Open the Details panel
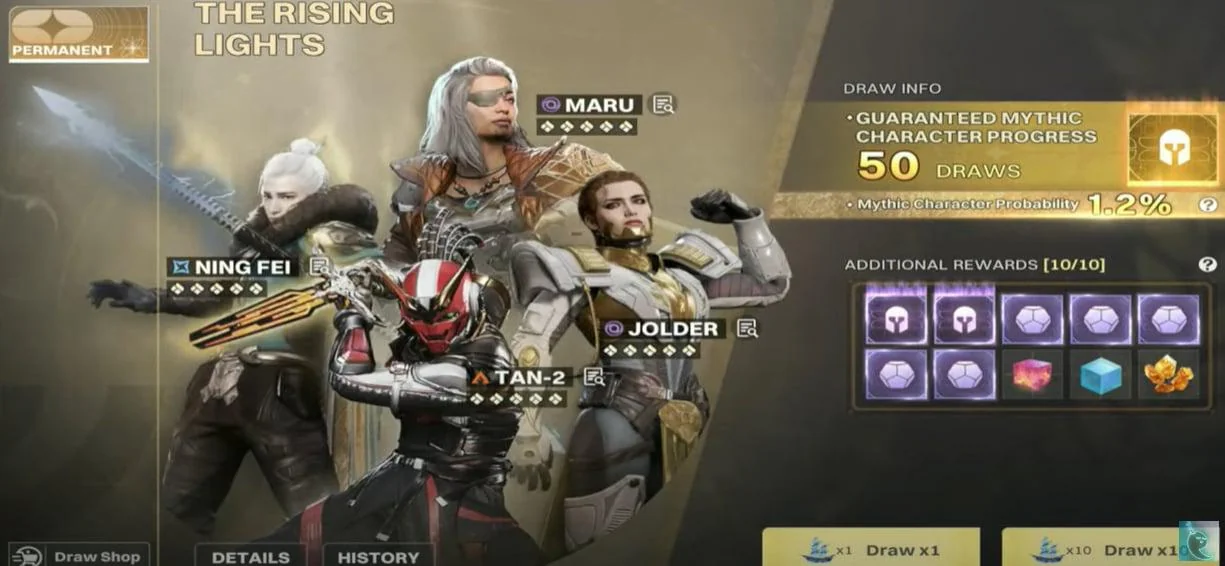 tap(251, 556)
